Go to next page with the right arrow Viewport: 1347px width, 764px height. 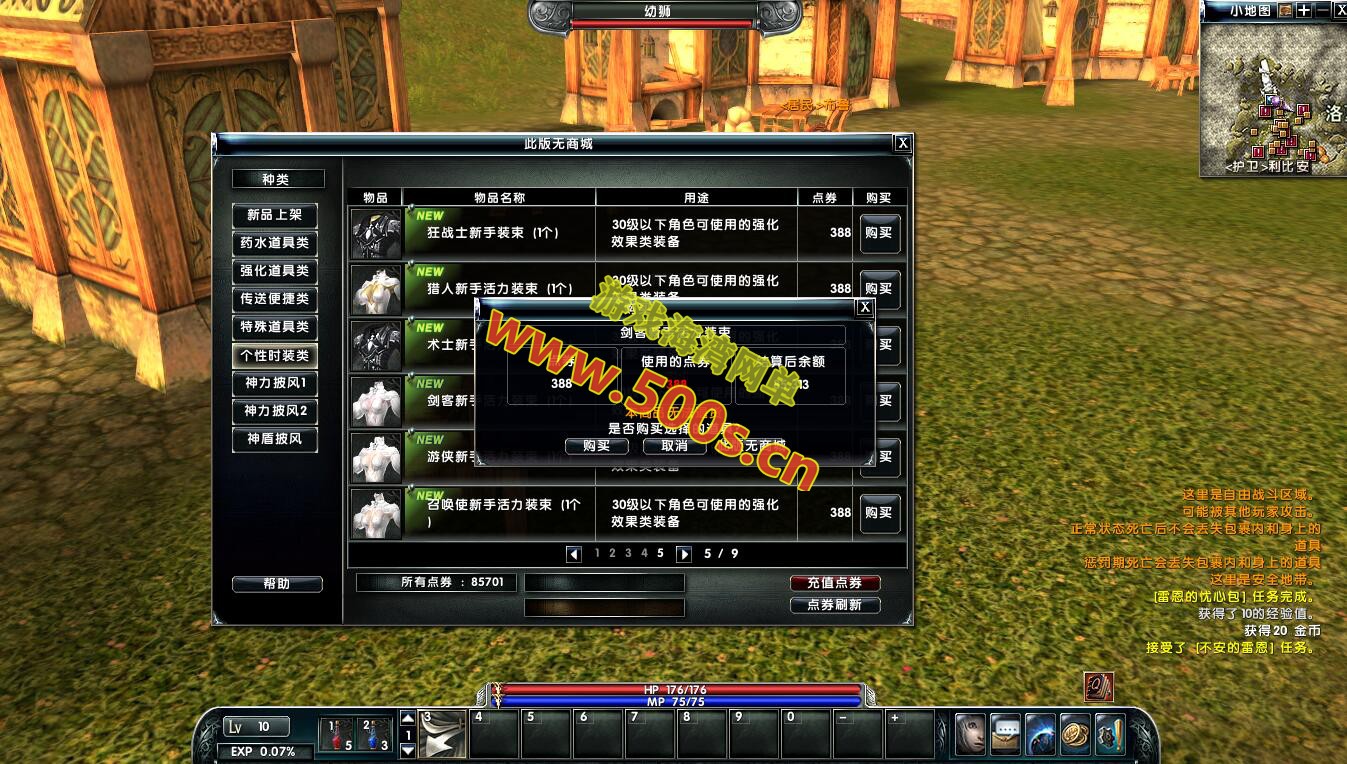pos(685,554)
